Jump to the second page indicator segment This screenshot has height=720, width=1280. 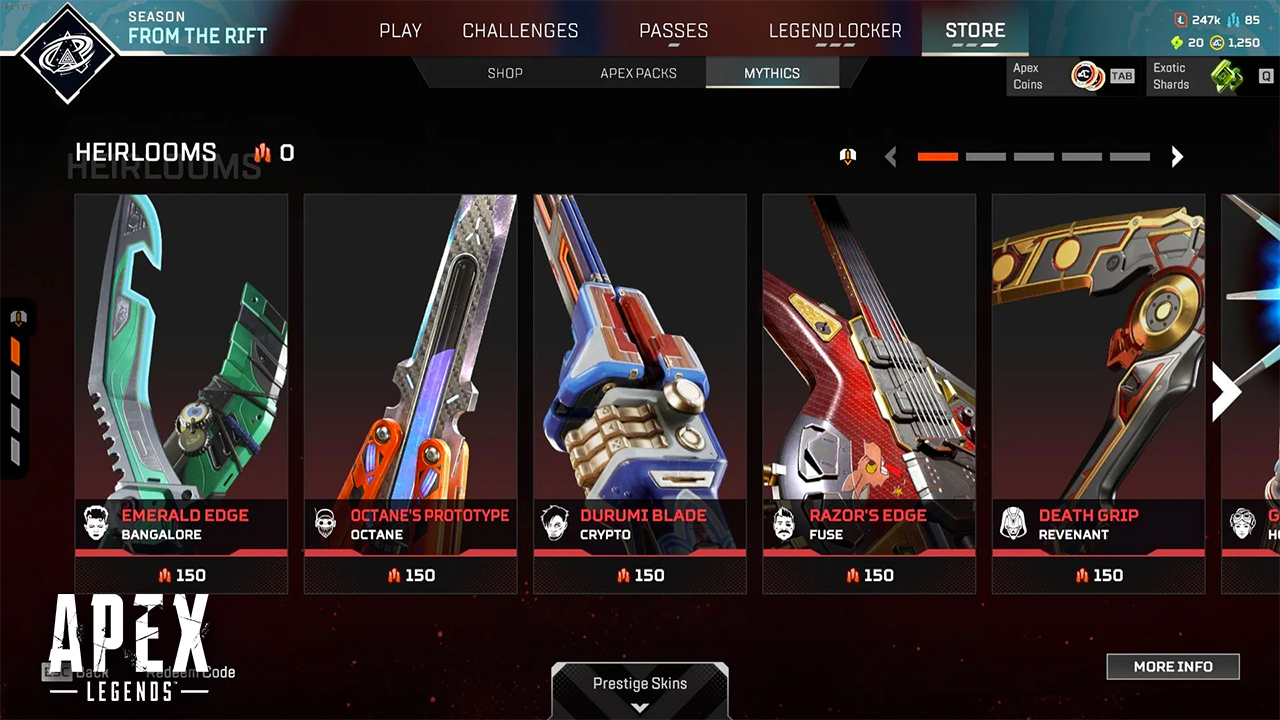point(986,156)
